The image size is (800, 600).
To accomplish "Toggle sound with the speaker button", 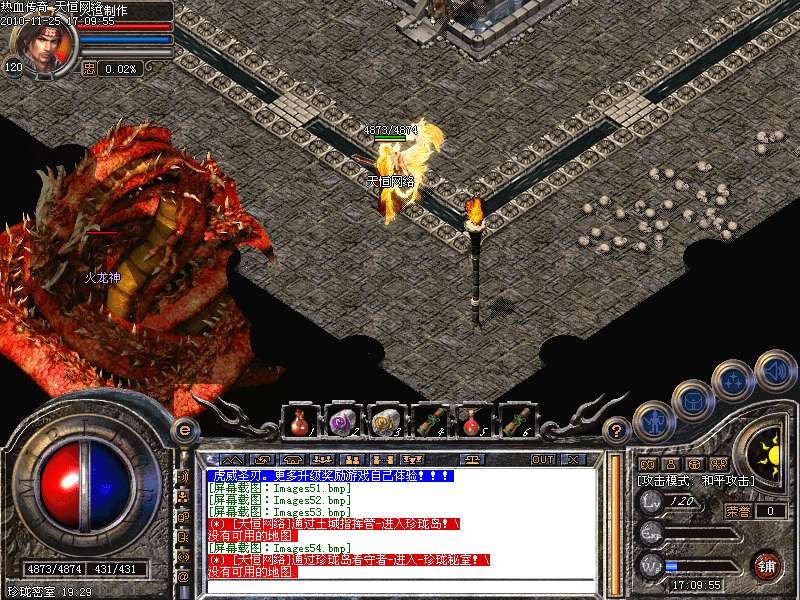I will 774,369.
